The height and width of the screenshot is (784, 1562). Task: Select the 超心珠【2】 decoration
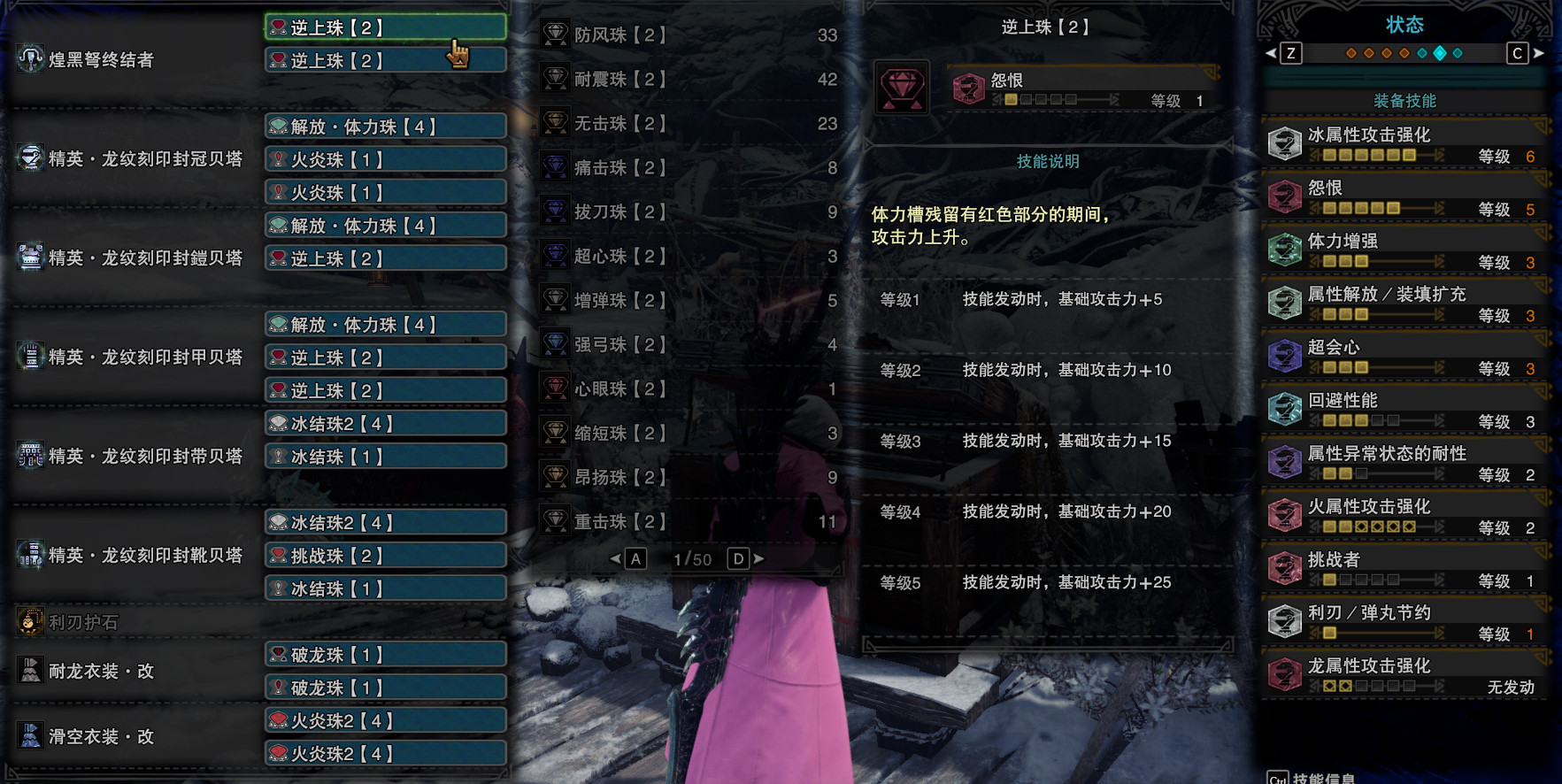[x=619, y=257]
